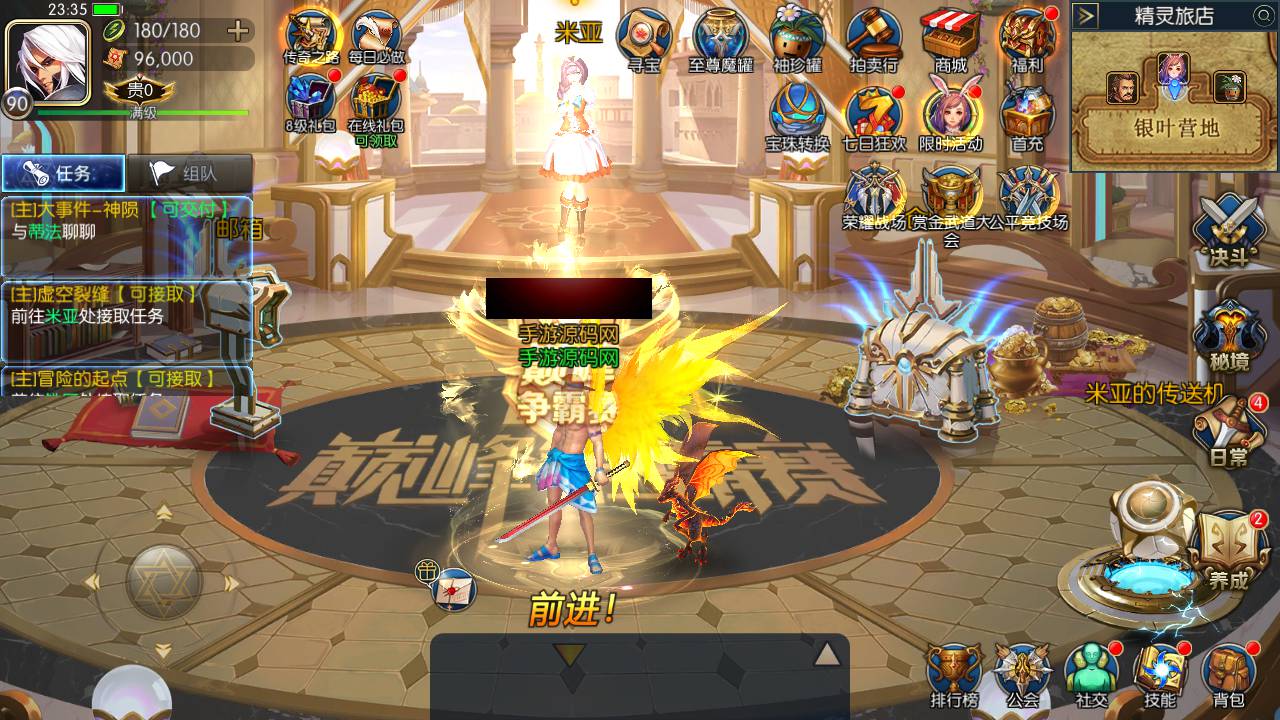Open the 背包 backpack
Image resolution: width=1280 pixels, height=720 pixels.
(1229, 675)
